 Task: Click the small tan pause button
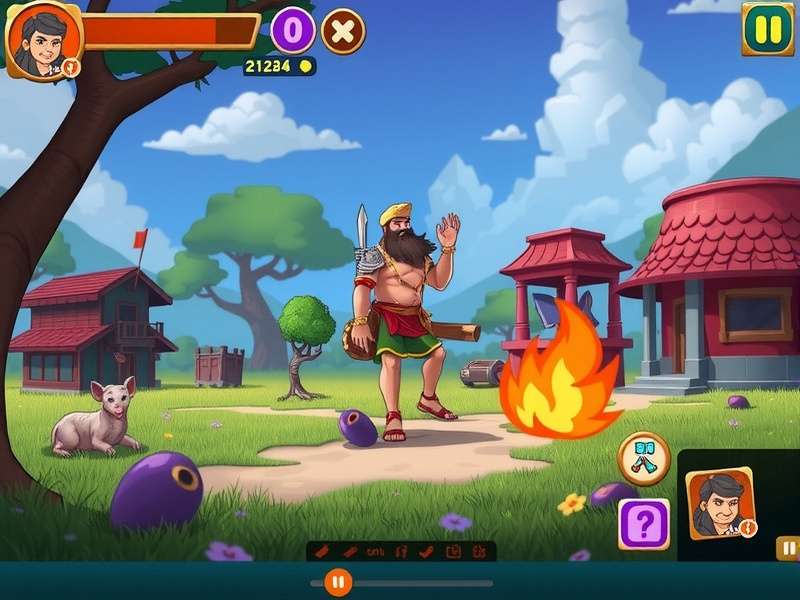click(x=788, y=548)
